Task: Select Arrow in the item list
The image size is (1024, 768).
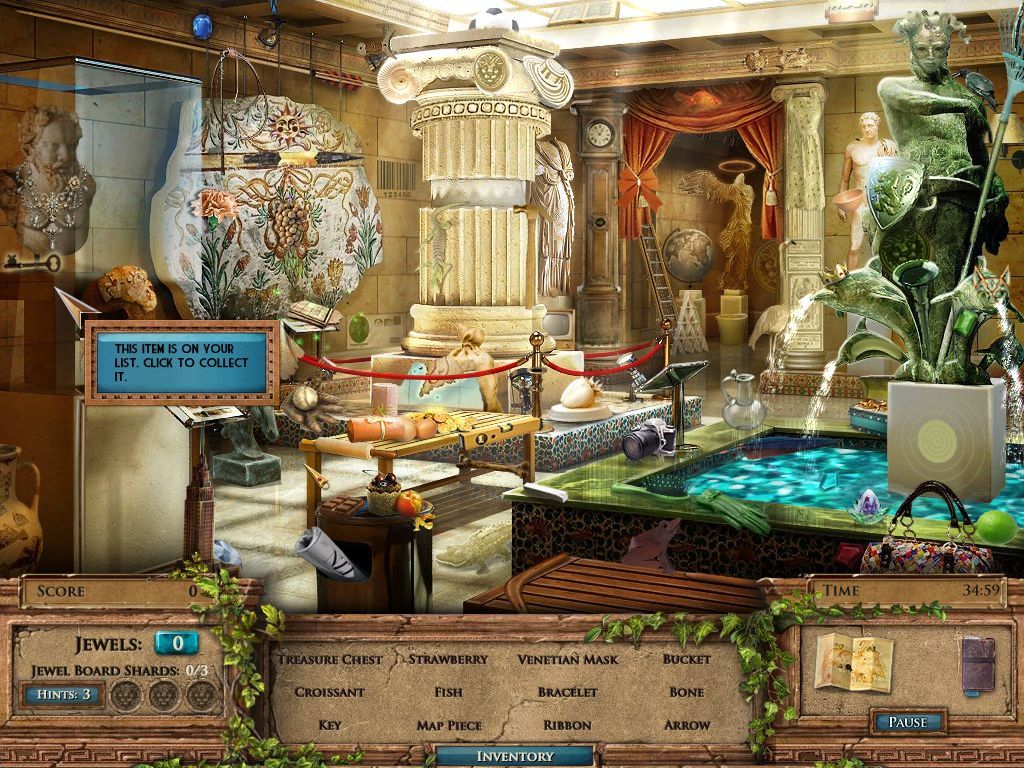Action: tap(687, 725)
